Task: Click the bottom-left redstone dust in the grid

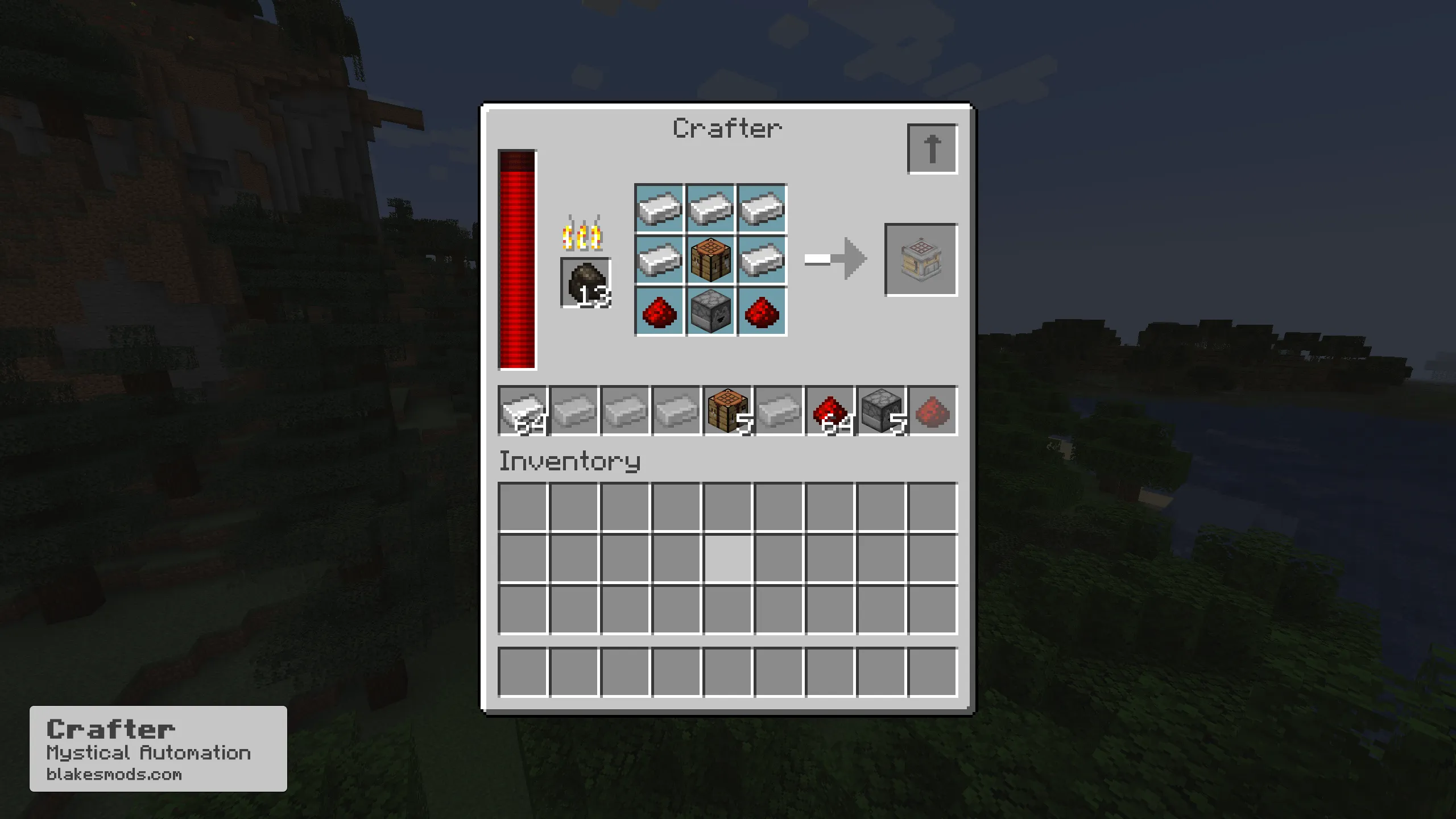Action: 659,311
